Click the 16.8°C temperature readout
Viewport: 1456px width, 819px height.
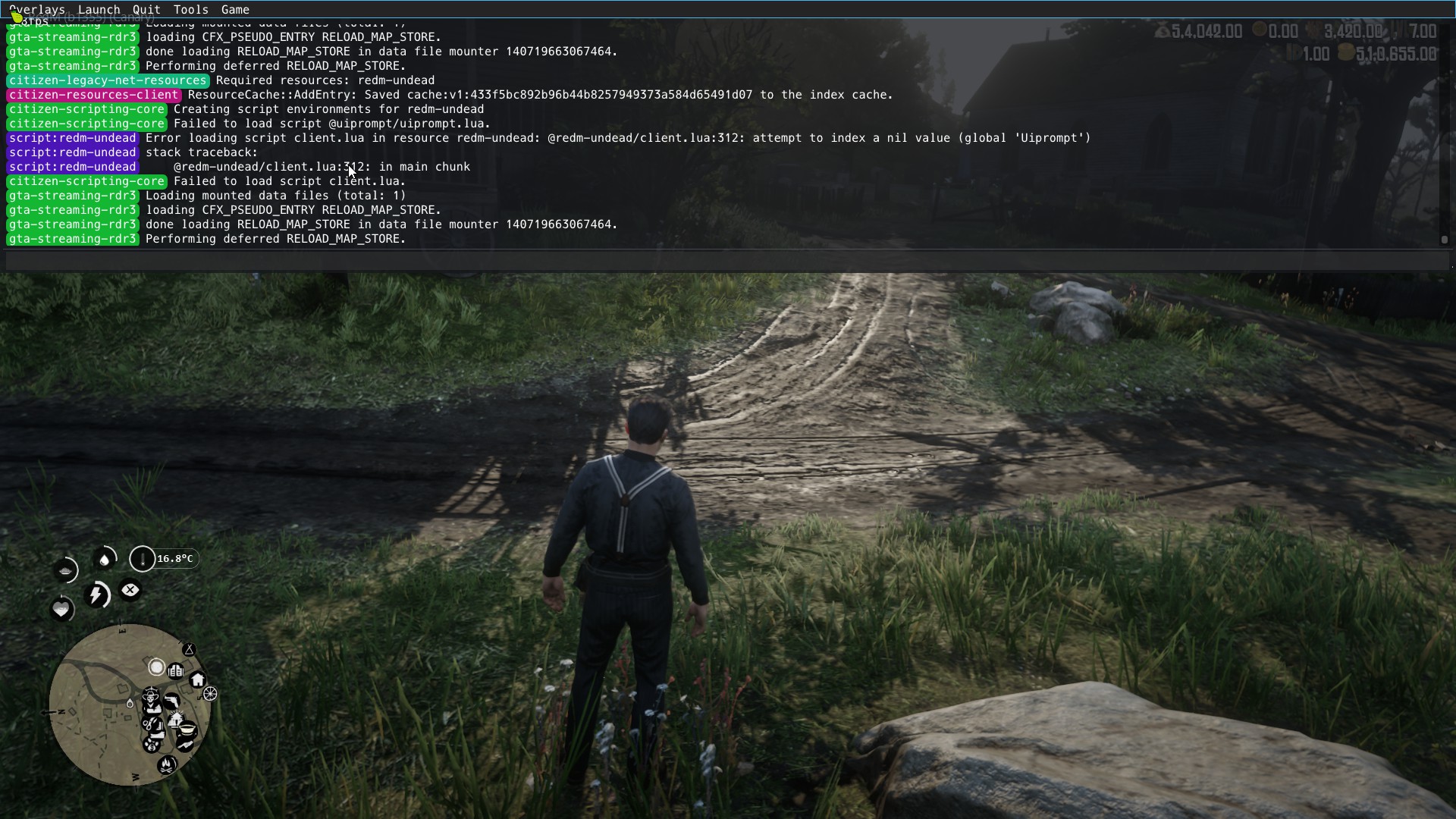click(174, 559)
